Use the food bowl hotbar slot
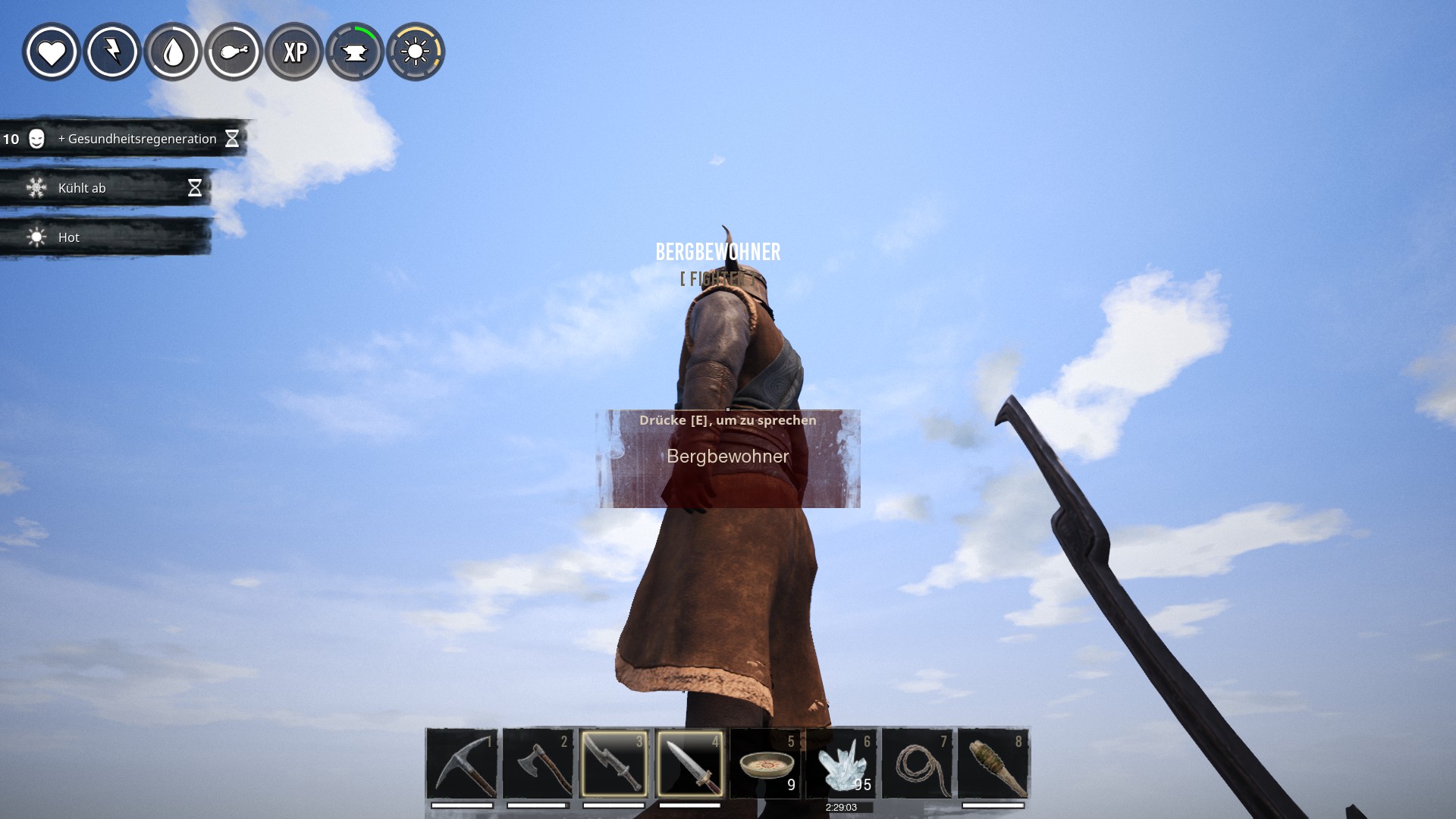Screen dimensions: 1456x819 point(766,764)
